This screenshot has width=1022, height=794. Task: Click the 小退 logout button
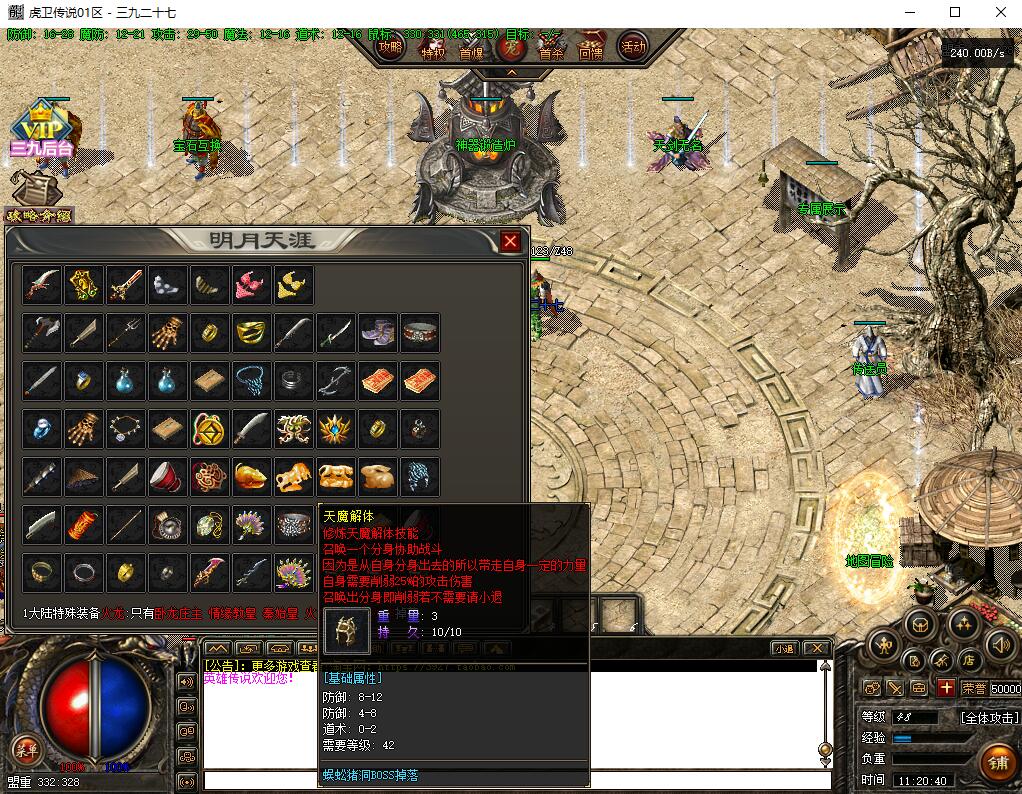click(x=783, y=648)
